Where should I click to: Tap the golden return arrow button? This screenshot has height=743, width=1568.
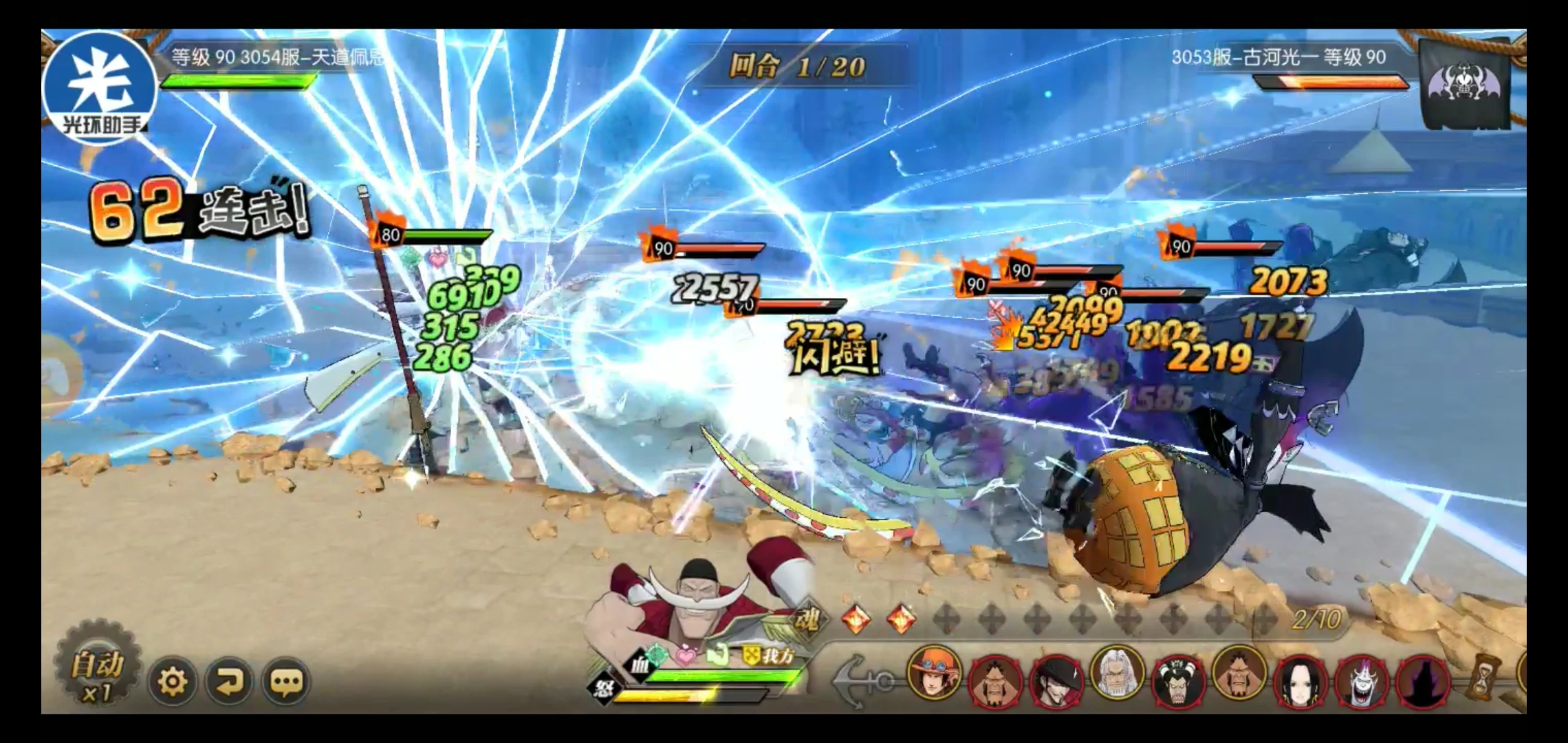229,682
